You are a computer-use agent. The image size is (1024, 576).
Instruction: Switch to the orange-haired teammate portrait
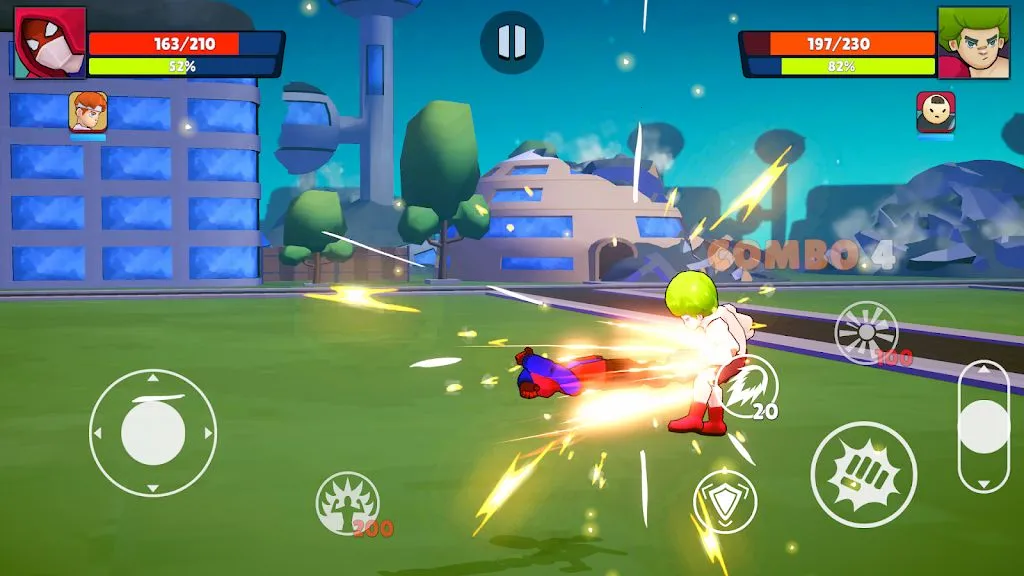pos(88,112)
